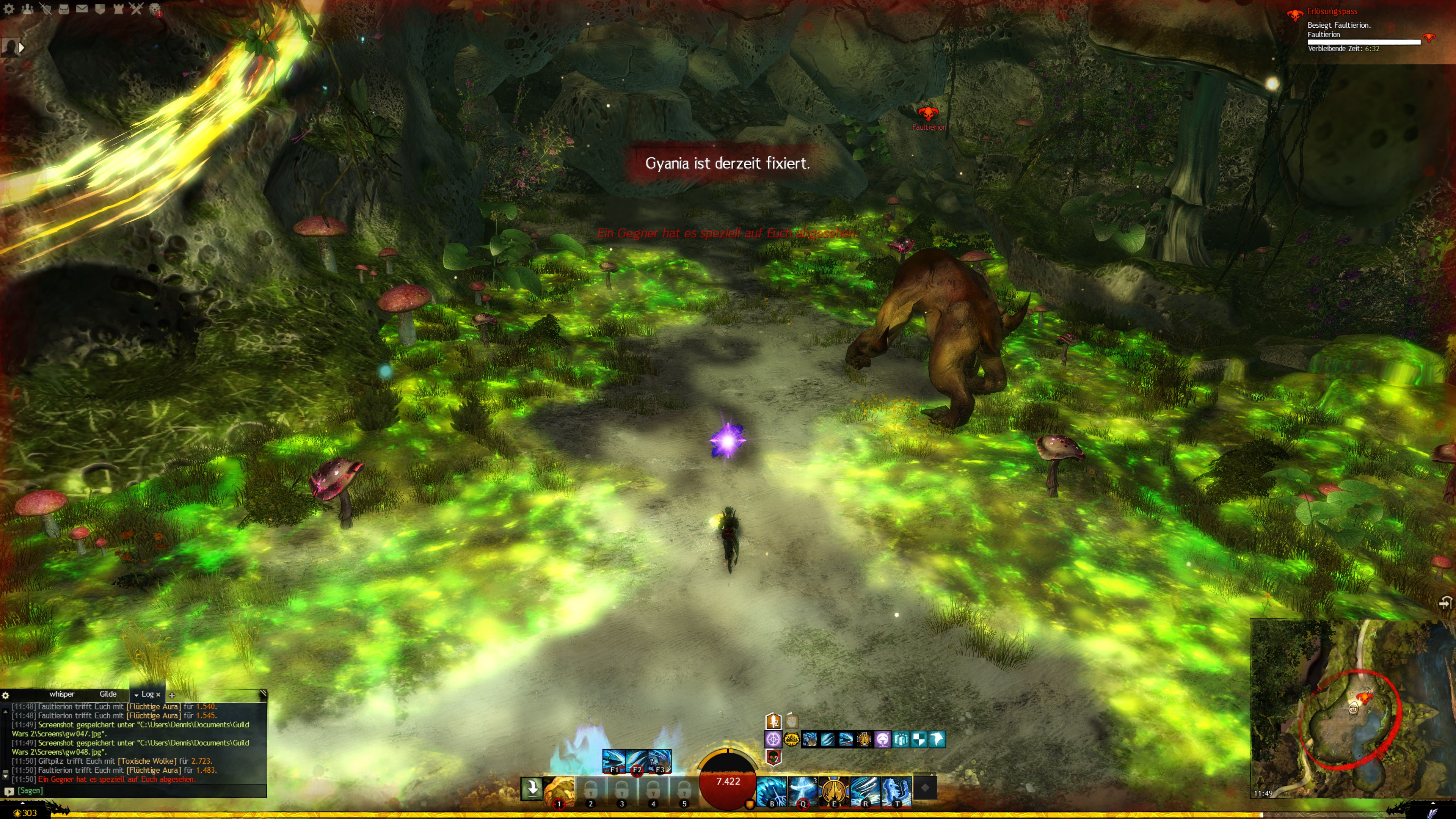Switch to the Gilde chat tab
1456x819 pixels.
click(108, 694)
